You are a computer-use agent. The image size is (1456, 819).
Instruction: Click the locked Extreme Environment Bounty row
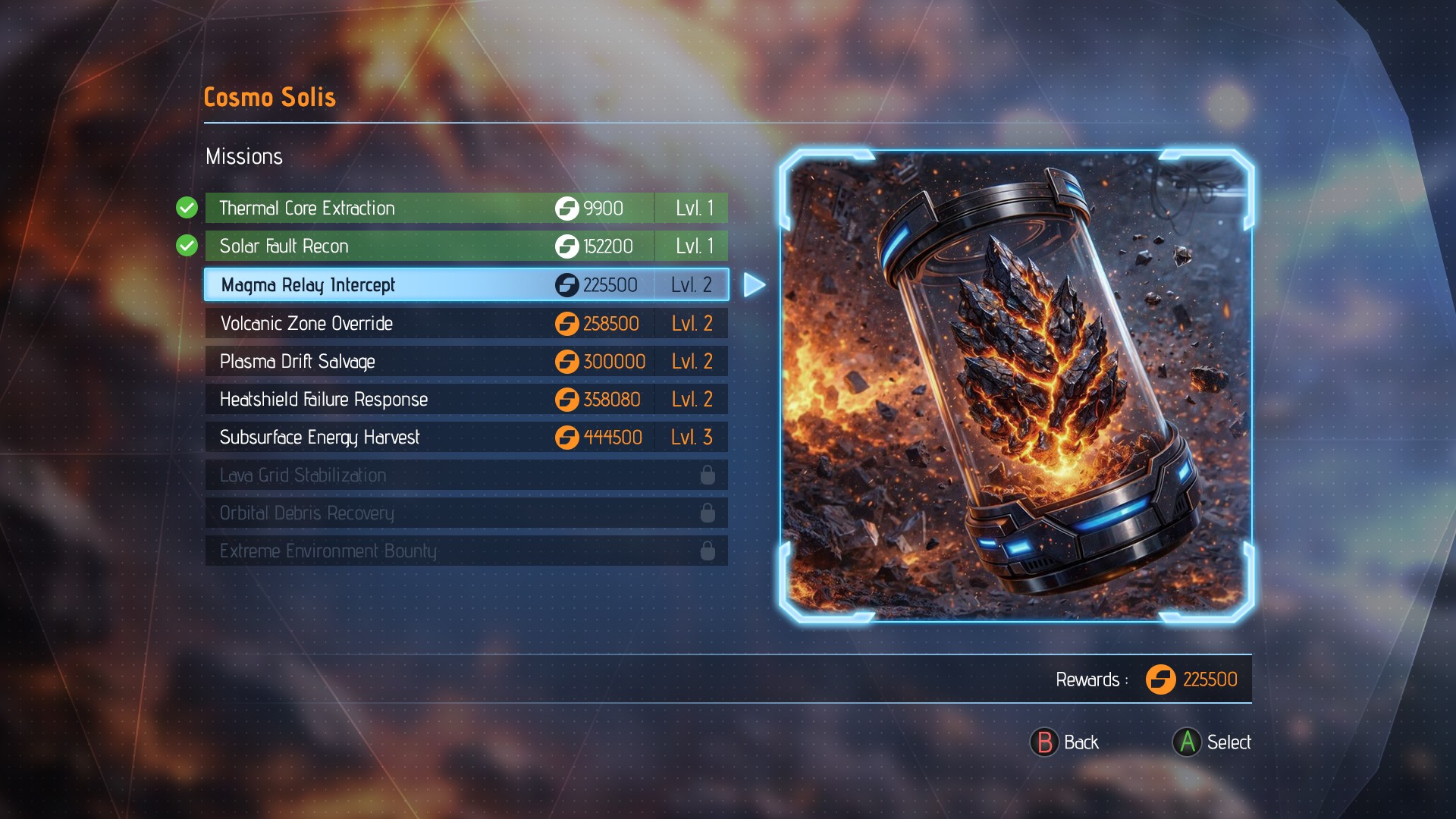click(466, 551)
